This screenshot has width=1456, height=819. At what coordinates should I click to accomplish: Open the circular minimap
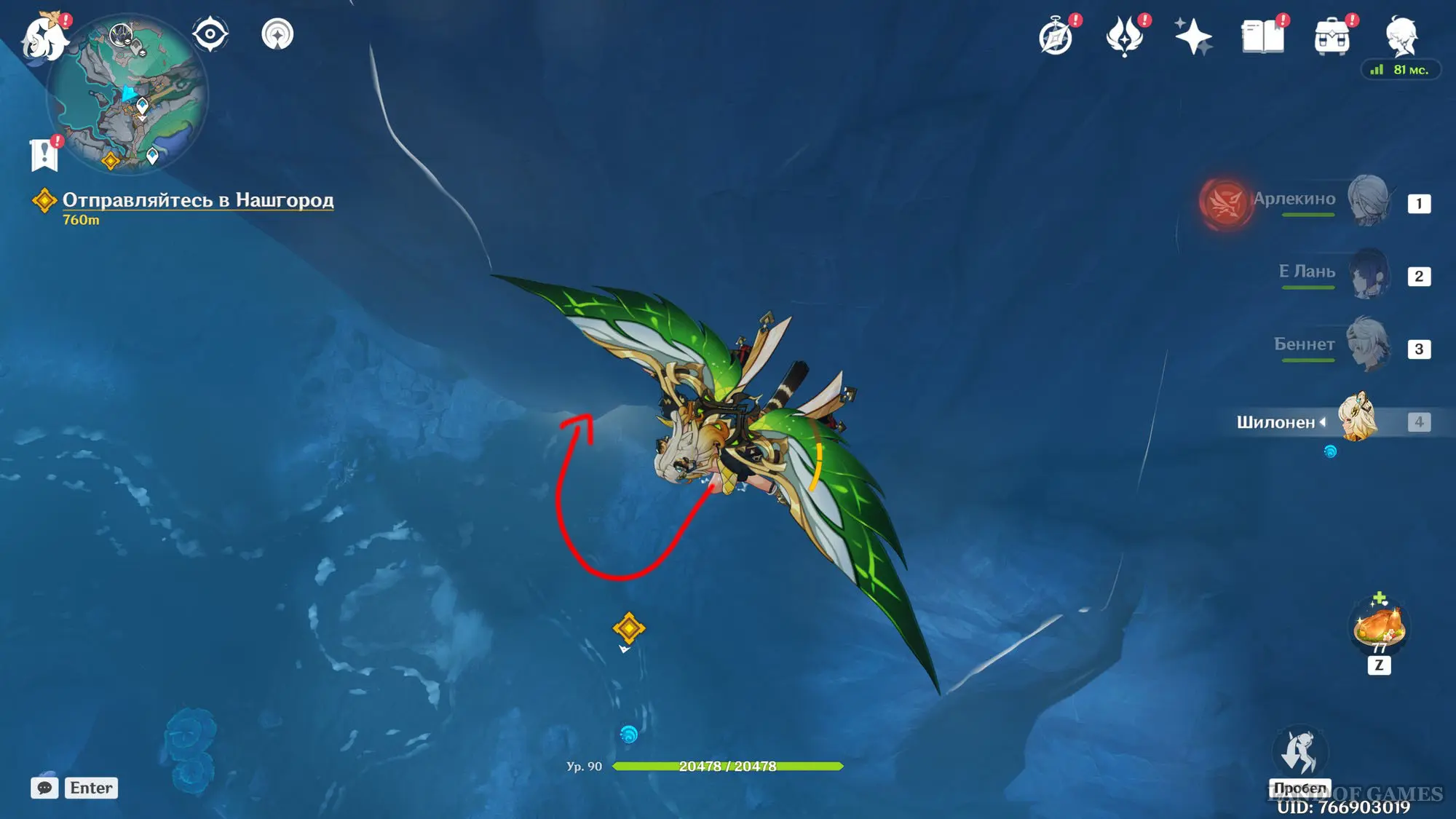coord(129,96)
